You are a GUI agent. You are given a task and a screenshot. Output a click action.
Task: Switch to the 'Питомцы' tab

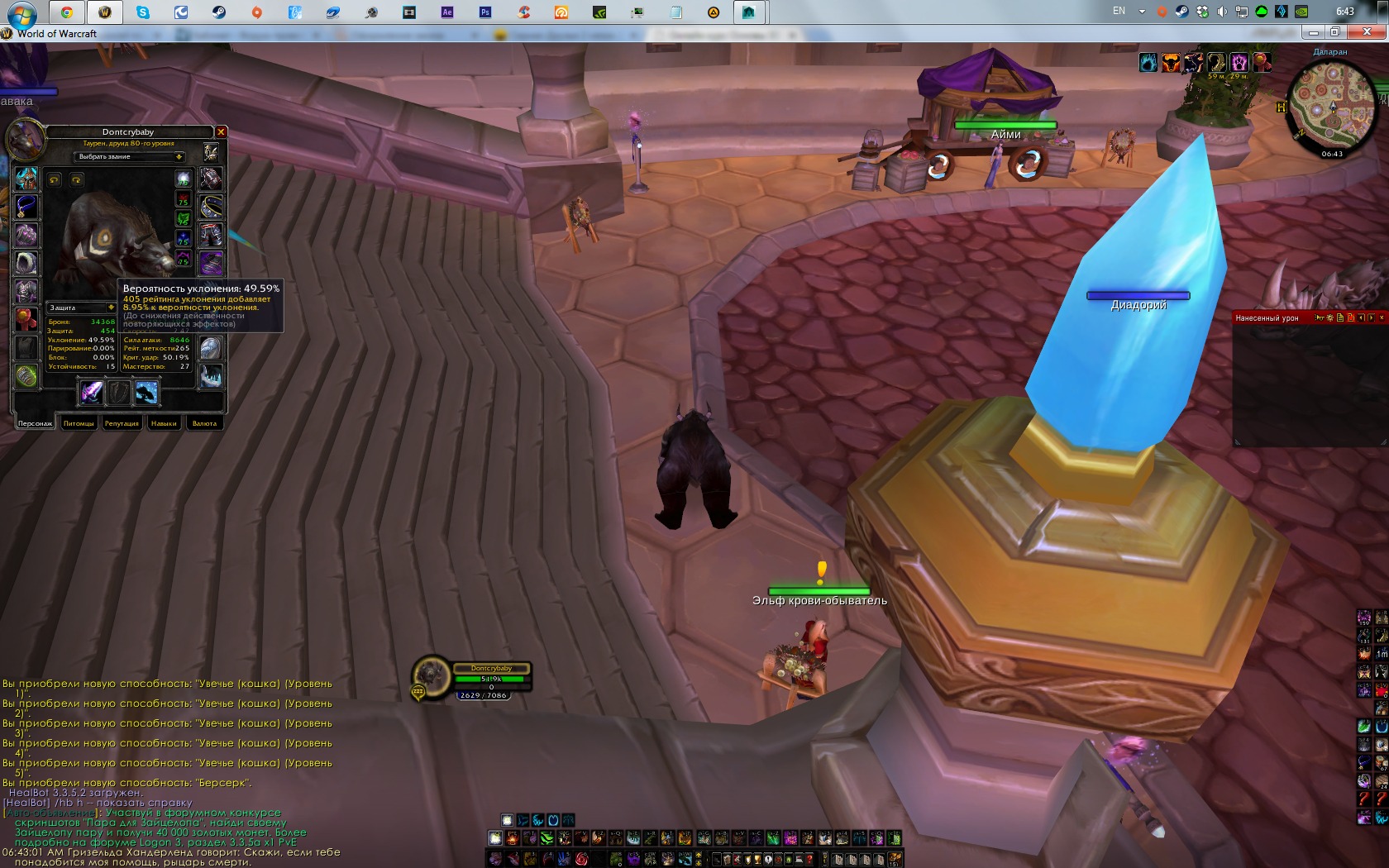(79, 423)
